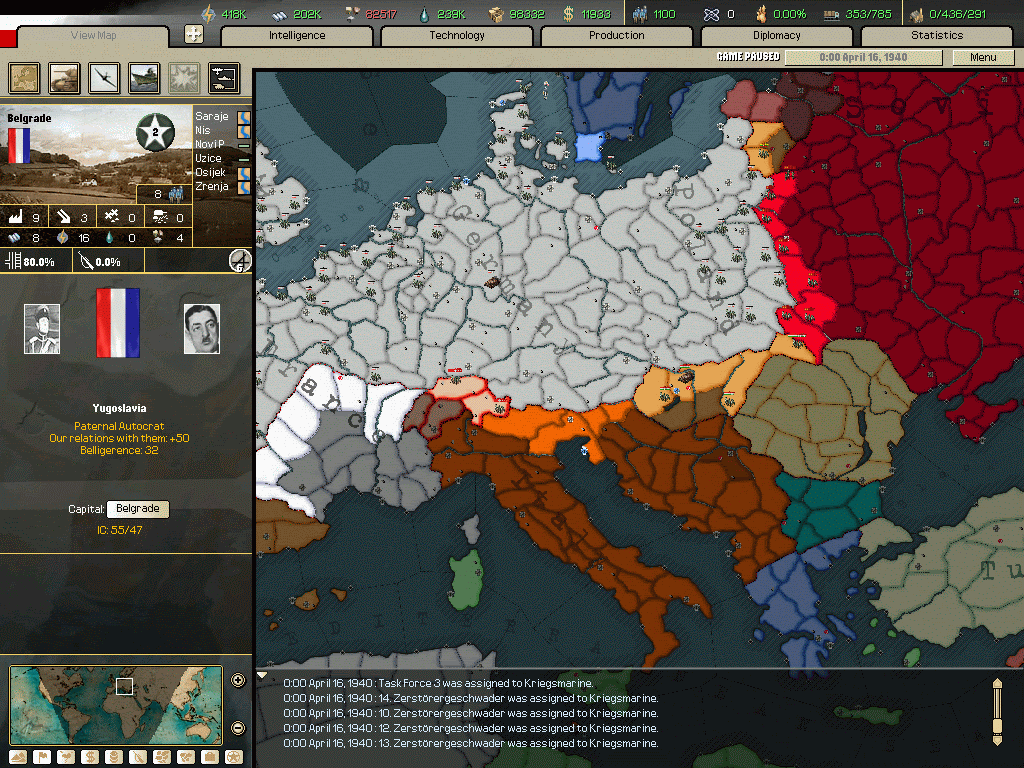Select the warship naval units button
The image size is (1024, 768).
point(144,77)
